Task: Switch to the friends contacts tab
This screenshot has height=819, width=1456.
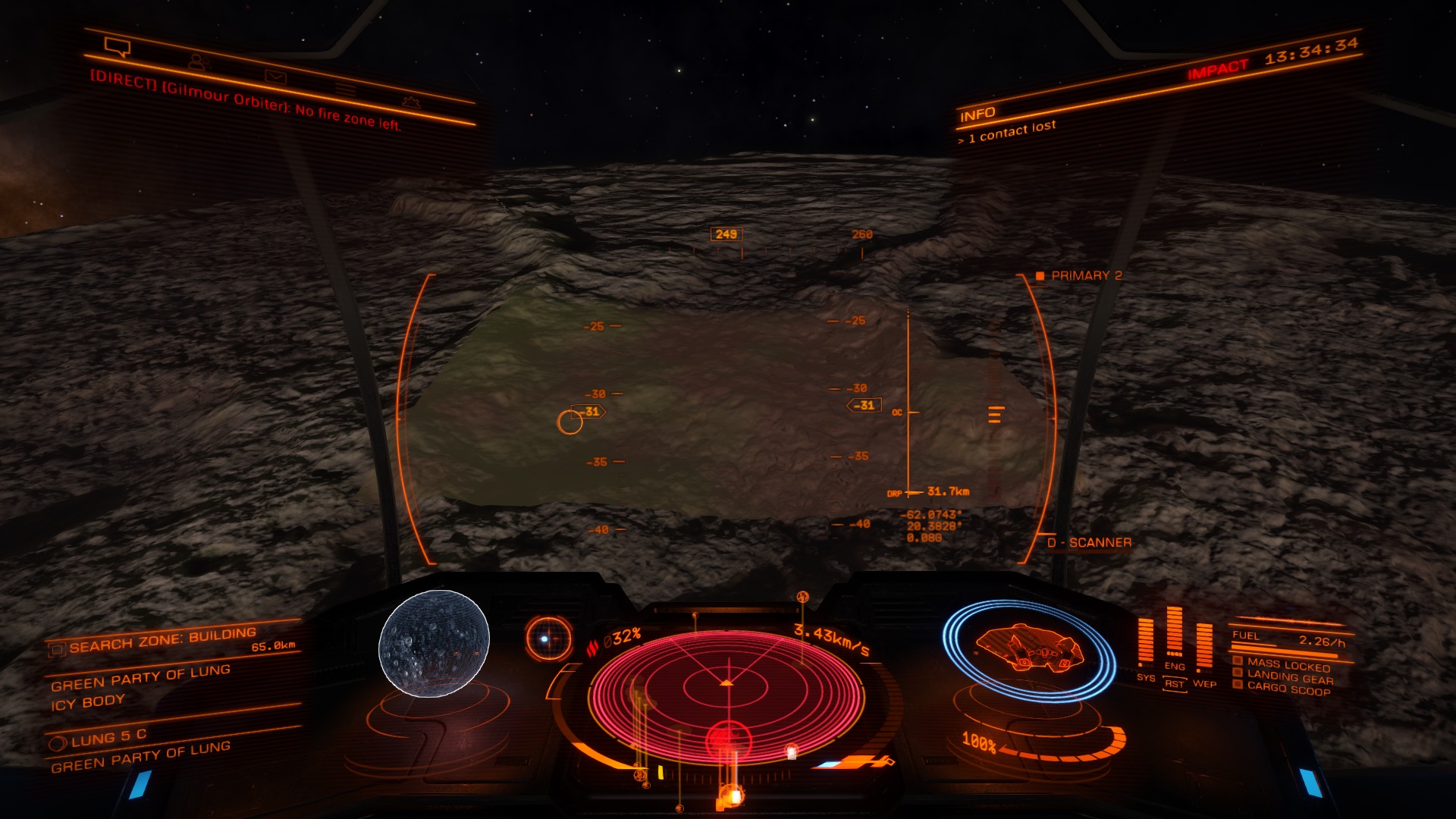Action: [199, 62]
